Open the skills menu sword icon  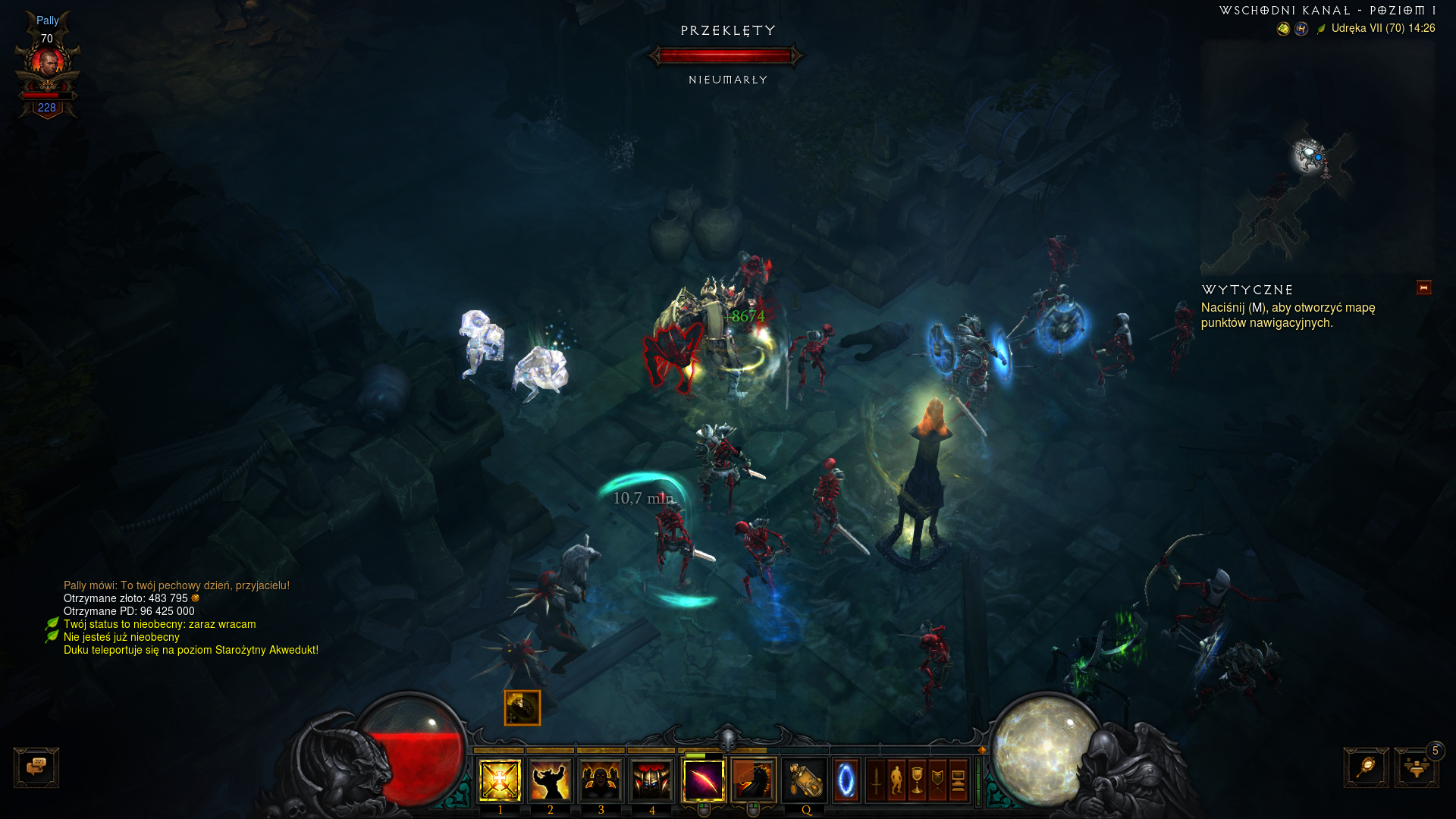876,780
